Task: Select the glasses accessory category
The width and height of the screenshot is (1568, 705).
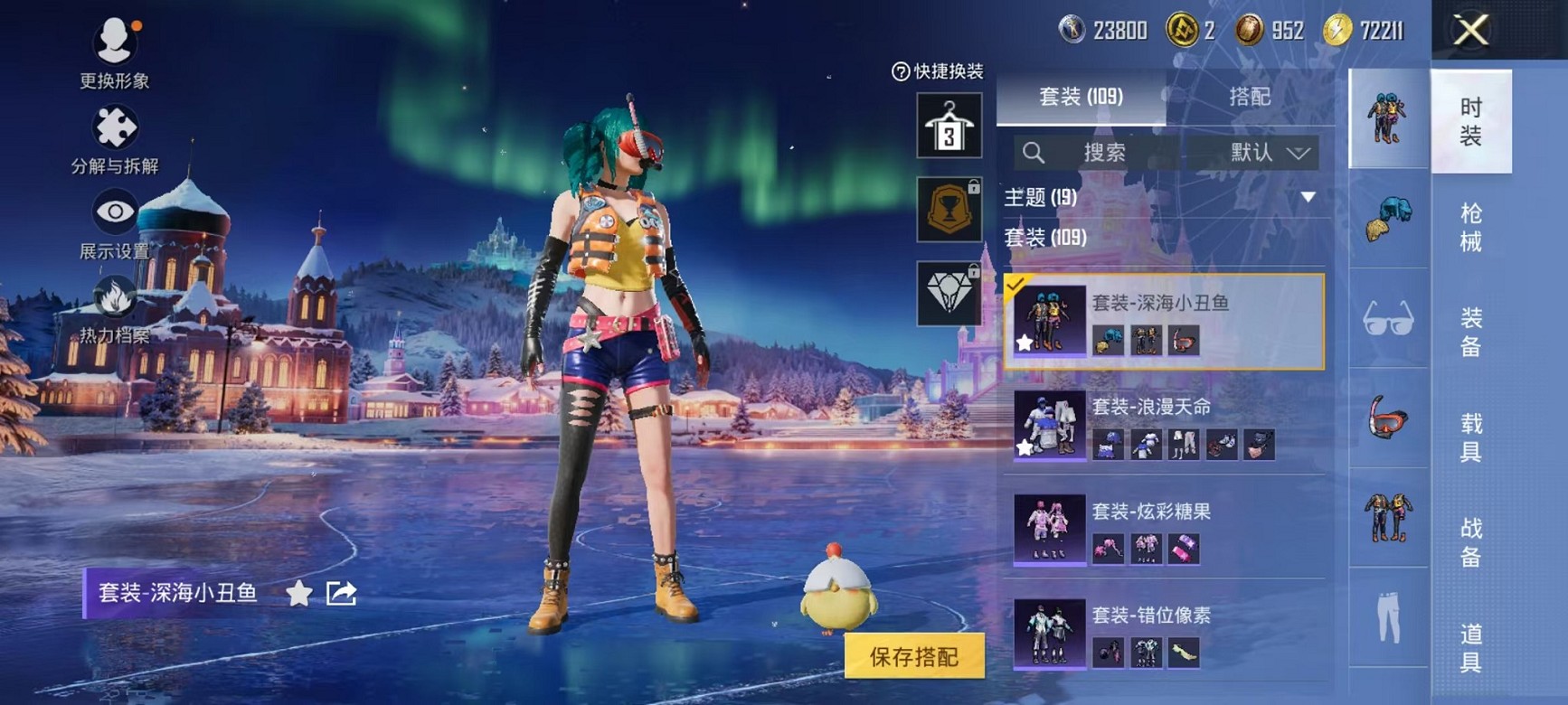Action: (x=1388, y=318)
